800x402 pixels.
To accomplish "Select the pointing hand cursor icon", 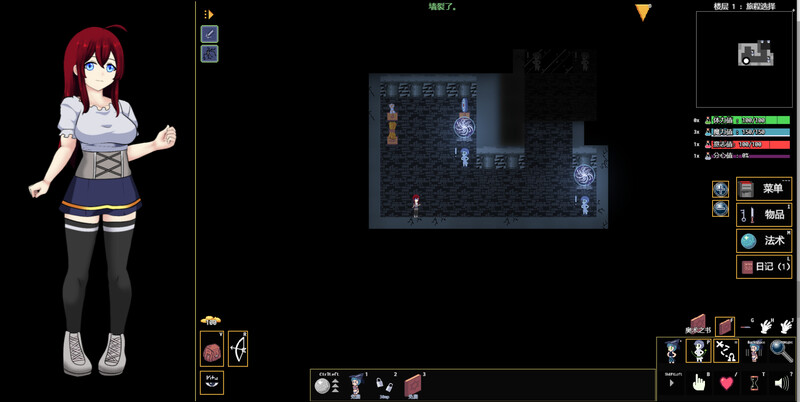I will [699, 382].
